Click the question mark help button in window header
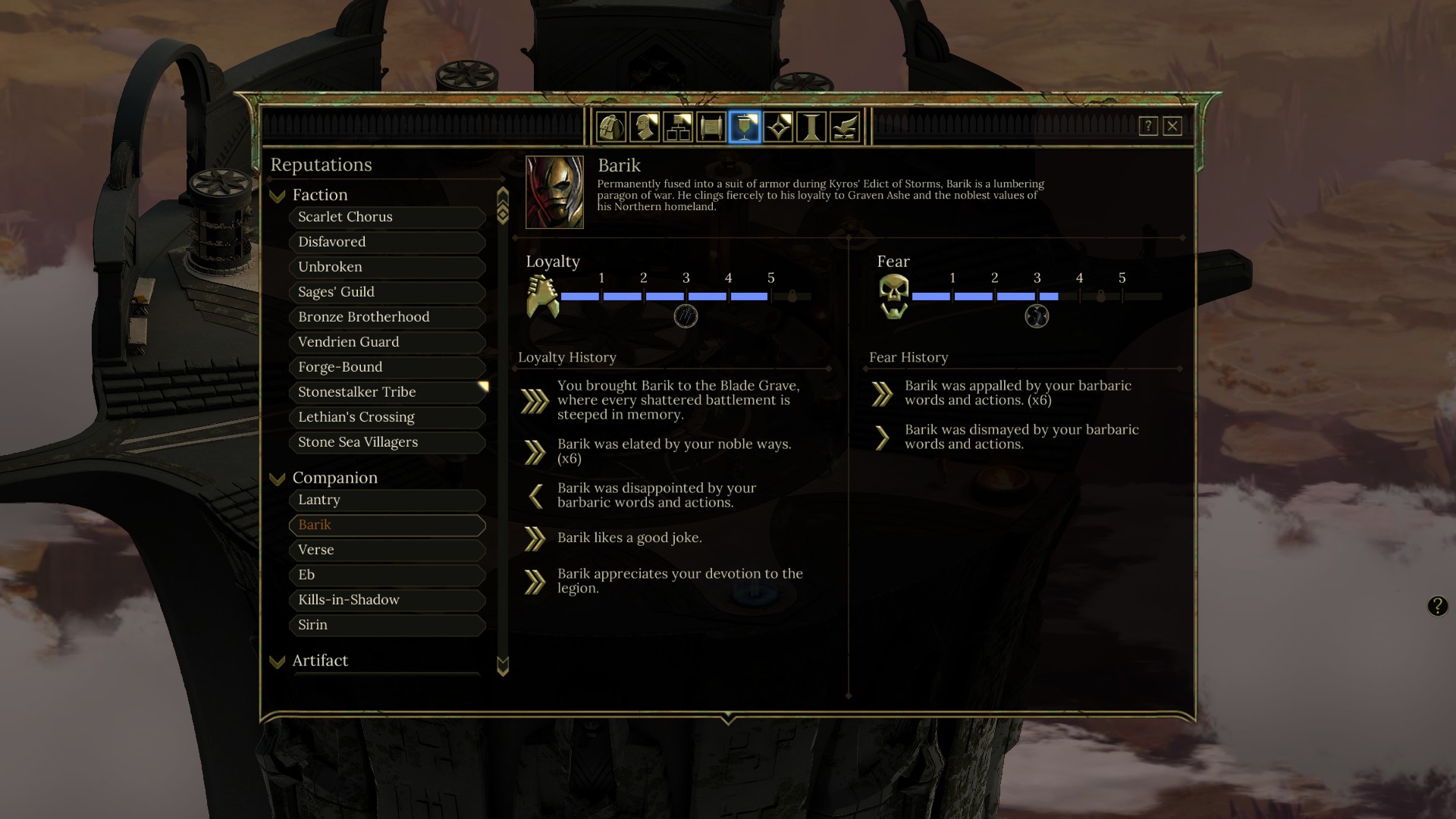This screenshot has height=819, width=1456. 1148,126
